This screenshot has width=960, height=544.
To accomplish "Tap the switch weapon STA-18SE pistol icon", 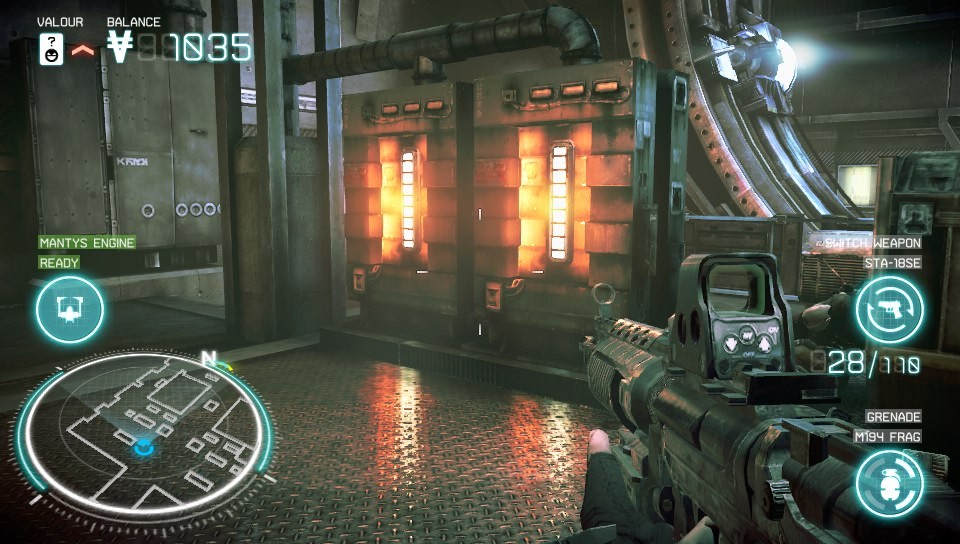I will click(x=889, y=309).
